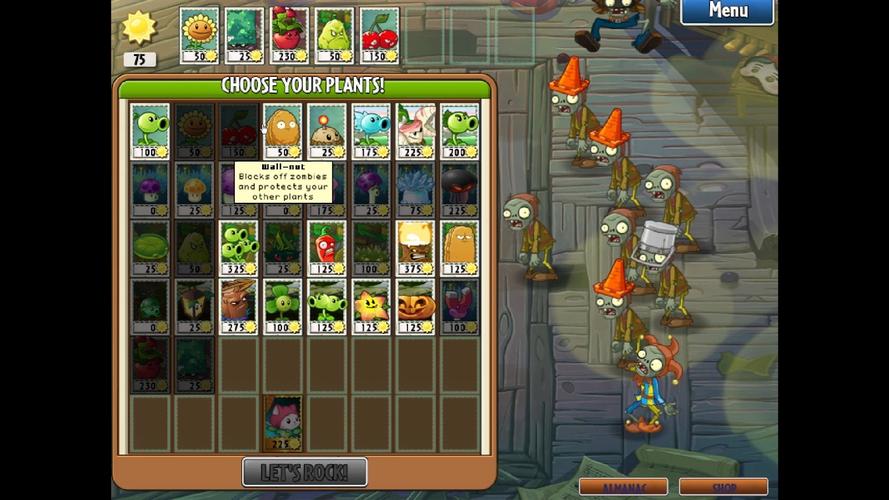
Task: Choose the Pumpkin seed packet
Action: coord(415,306)
